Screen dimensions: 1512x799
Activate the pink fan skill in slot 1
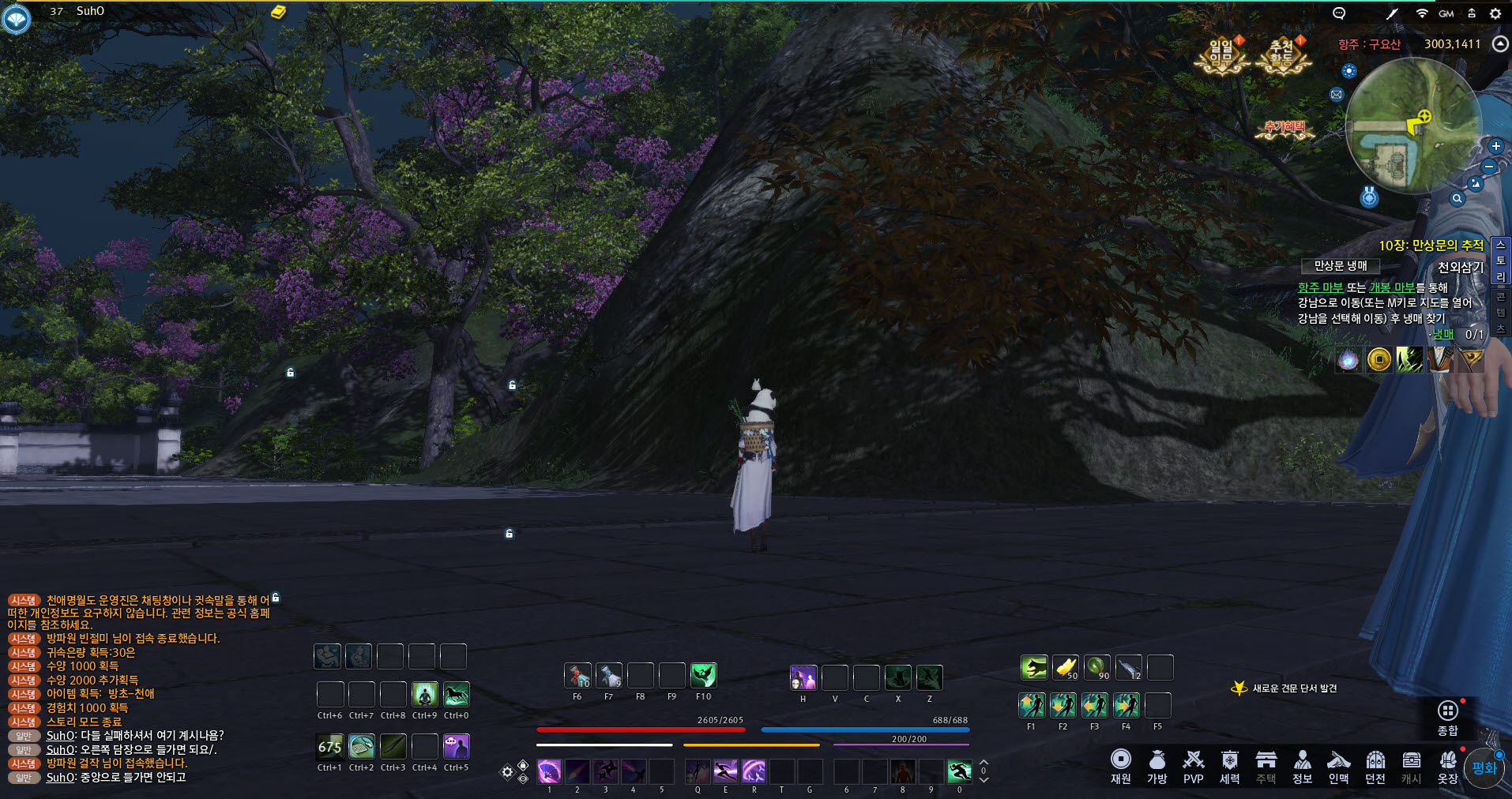(549, 771)
